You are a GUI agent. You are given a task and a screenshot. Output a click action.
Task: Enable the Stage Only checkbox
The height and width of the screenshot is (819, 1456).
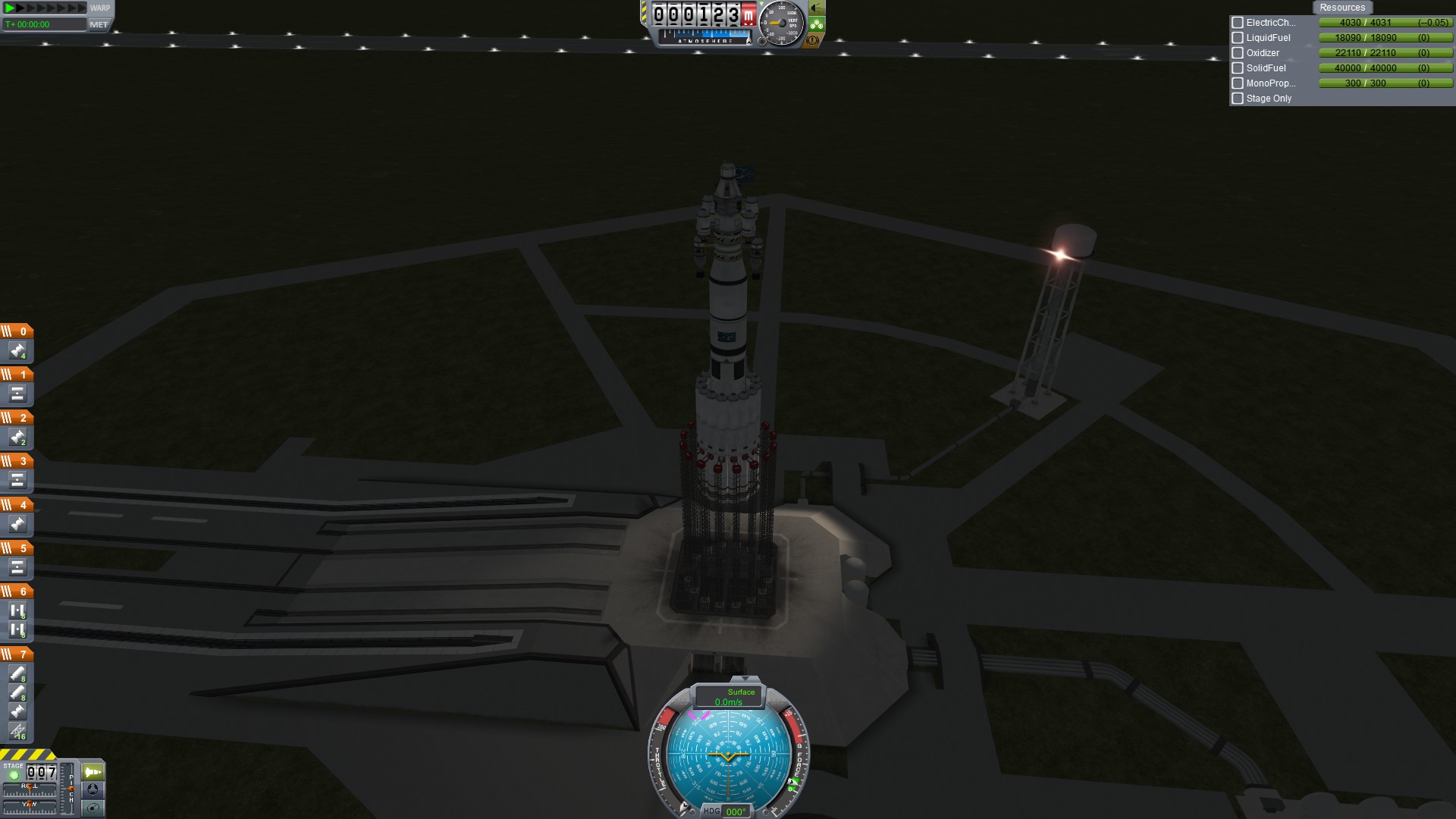point(1238,99)
